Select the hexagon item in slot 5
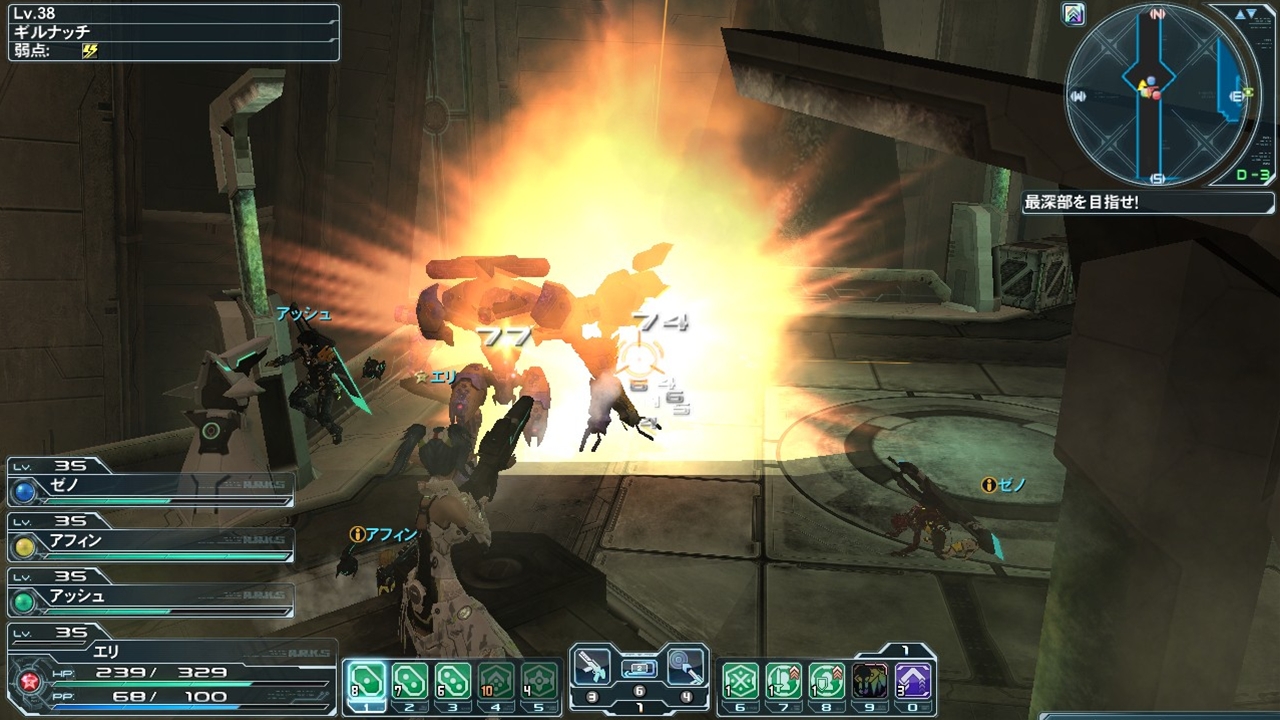The image size is (1280, 720). click(540, 682)
